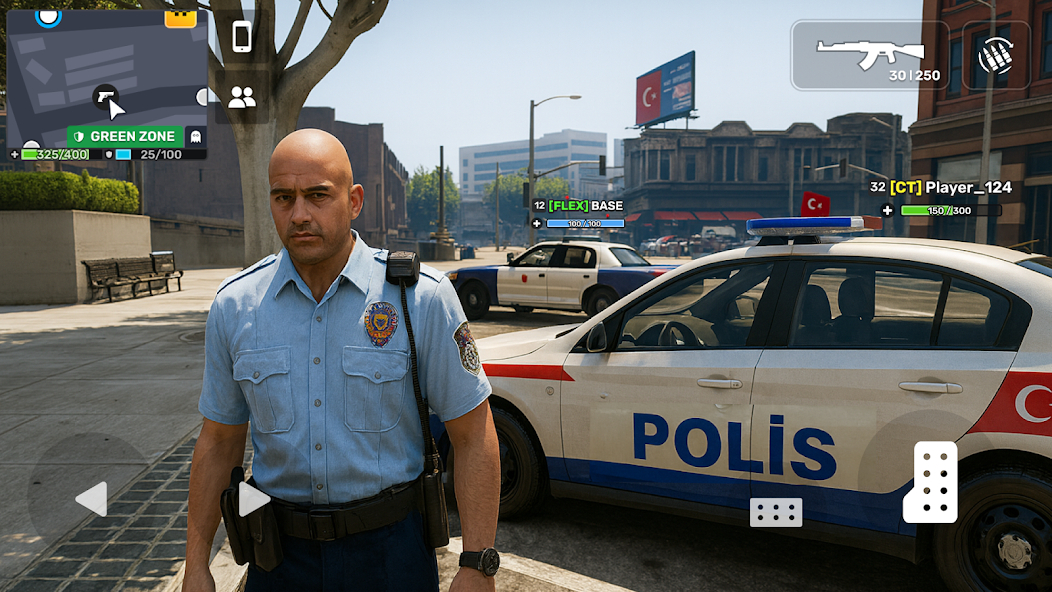Tap the tall gas pedal
1052x592 pixels.
tap(931, 482)
